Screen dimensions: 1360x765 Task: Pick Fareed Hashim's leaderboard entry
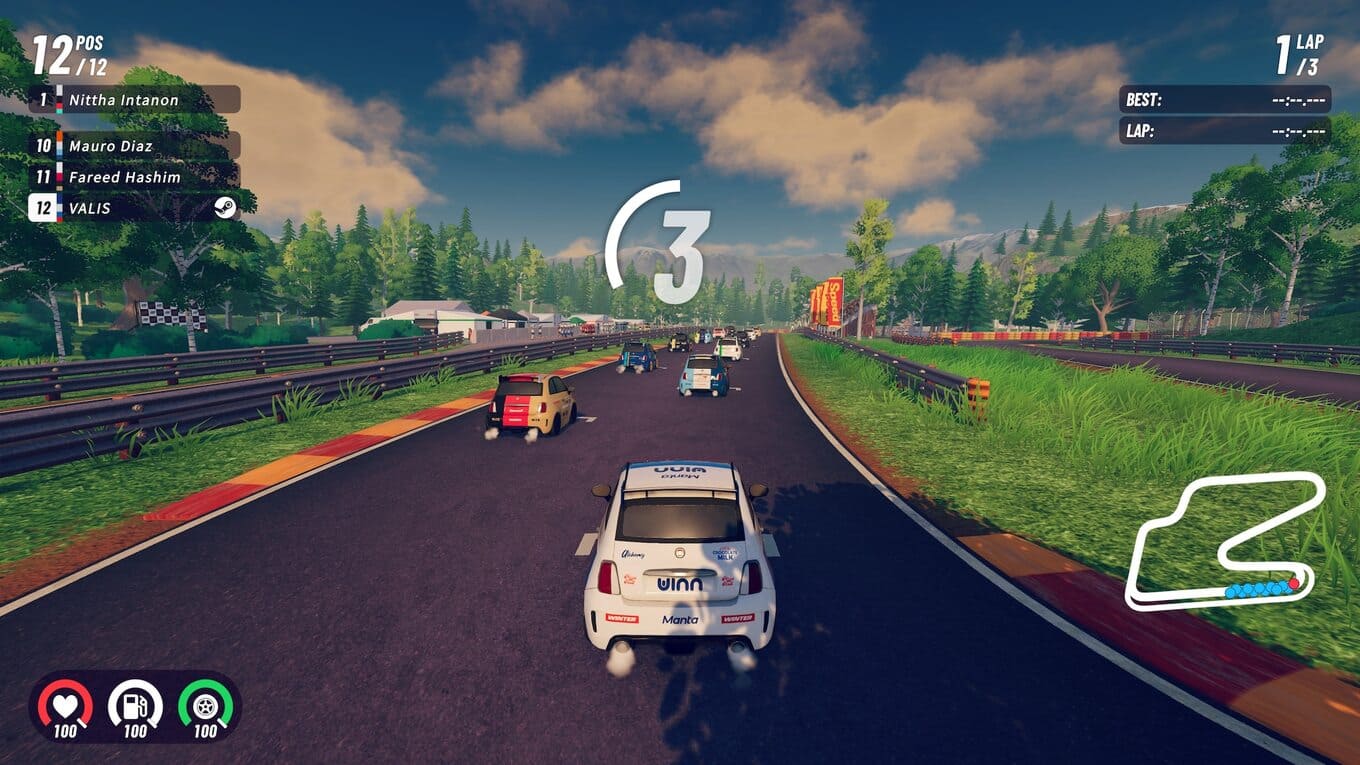point(133,177)
